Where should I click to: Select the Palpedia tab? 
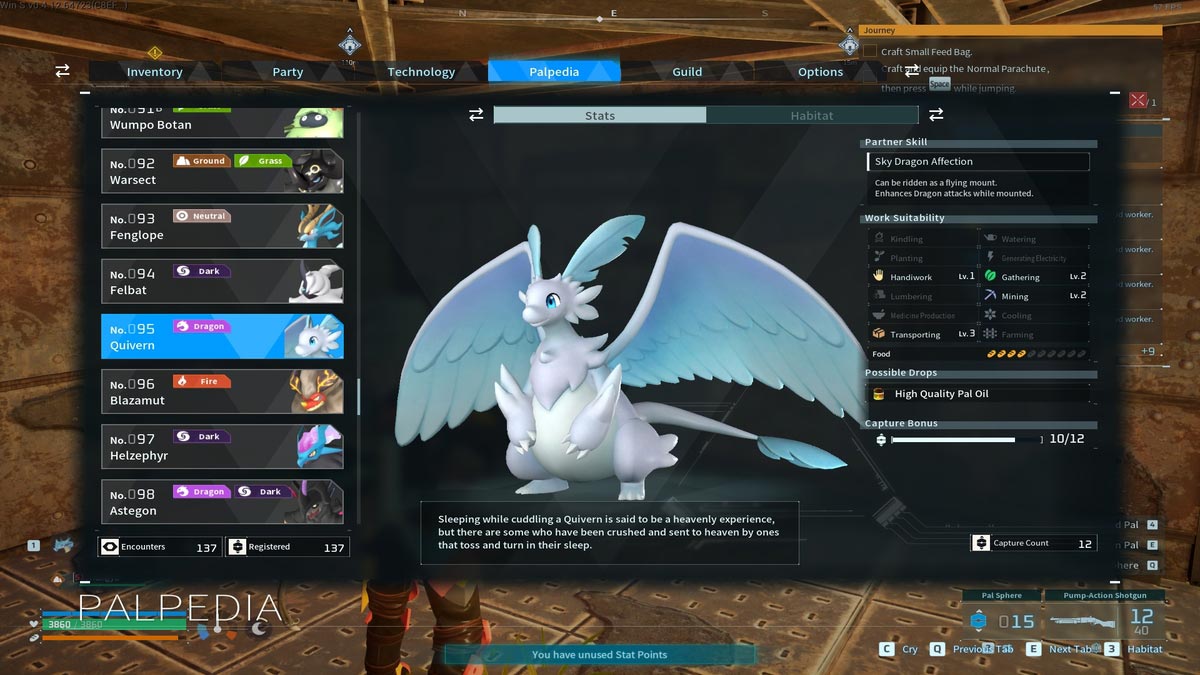[554, 72]
